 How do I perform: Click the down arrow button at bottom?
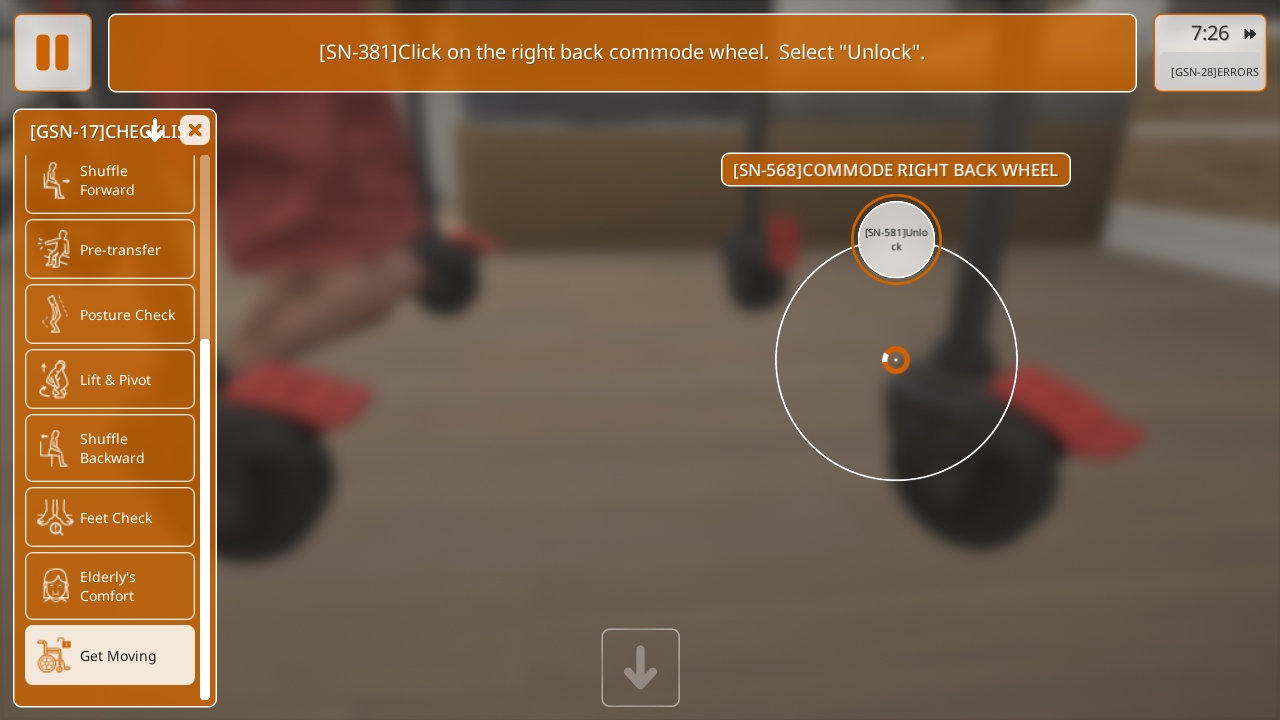tap(640, 667)
